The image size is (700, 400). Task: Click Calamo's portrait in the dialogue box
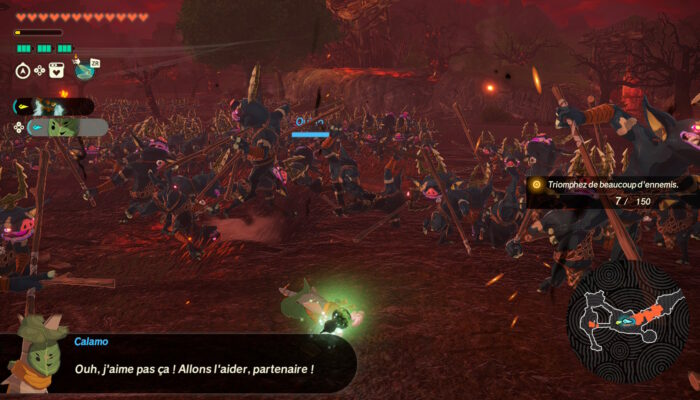[33, 355]
